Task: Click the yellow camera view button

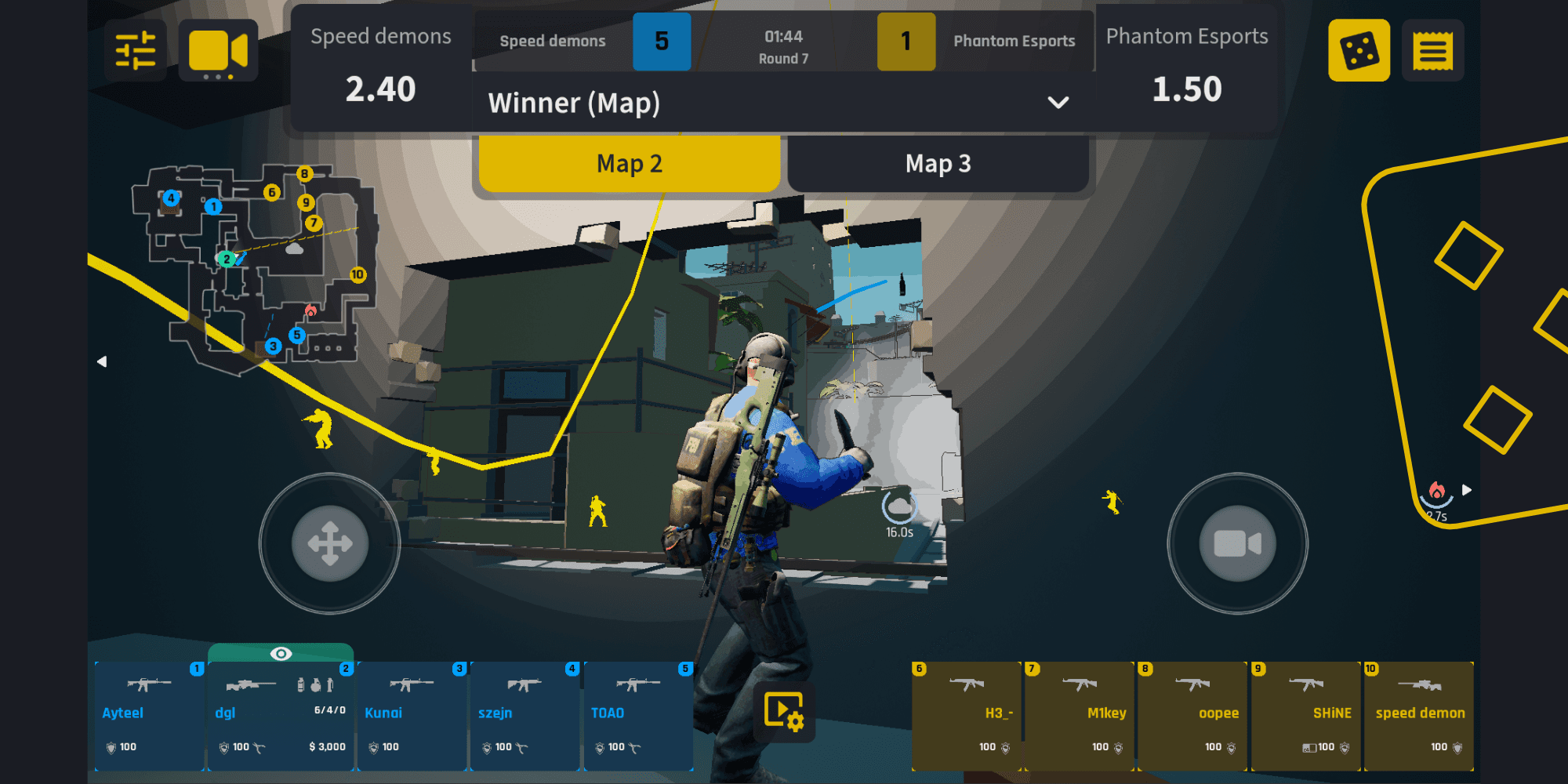Action: point(218,51)
